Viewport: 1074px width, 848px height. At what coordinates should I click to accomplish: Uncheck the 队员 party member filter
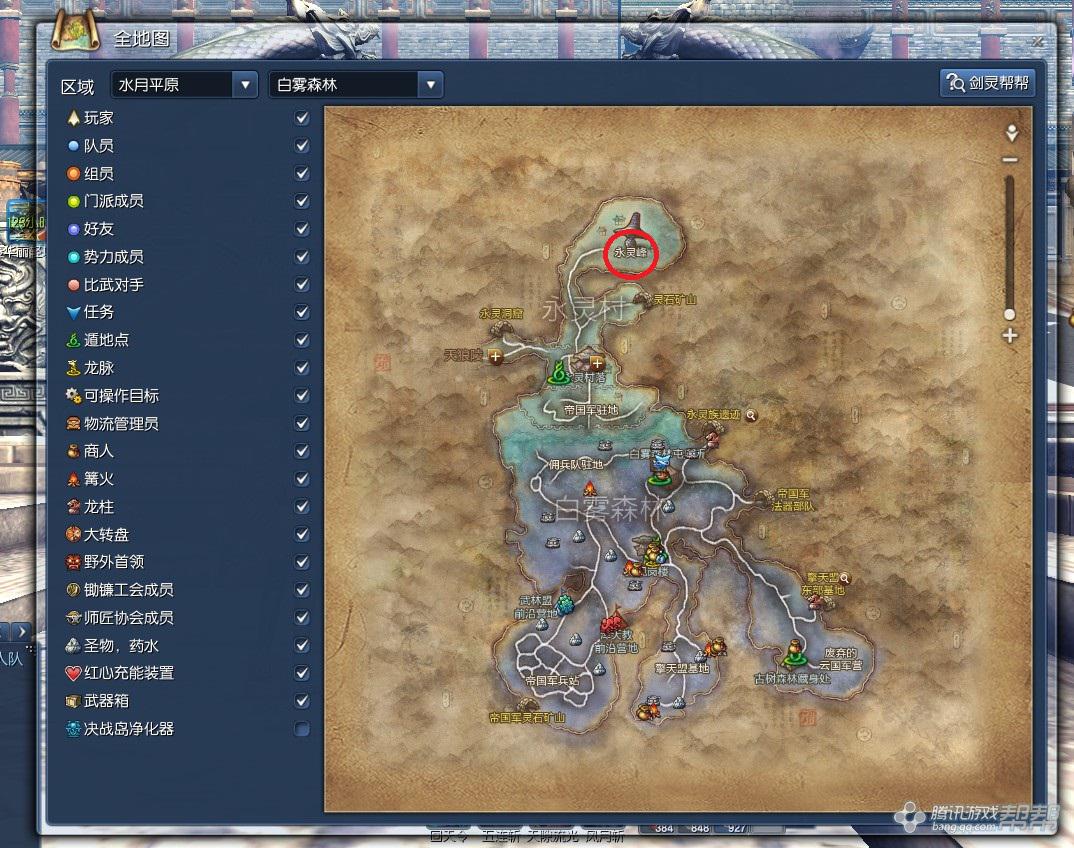(x=302, y=146)
